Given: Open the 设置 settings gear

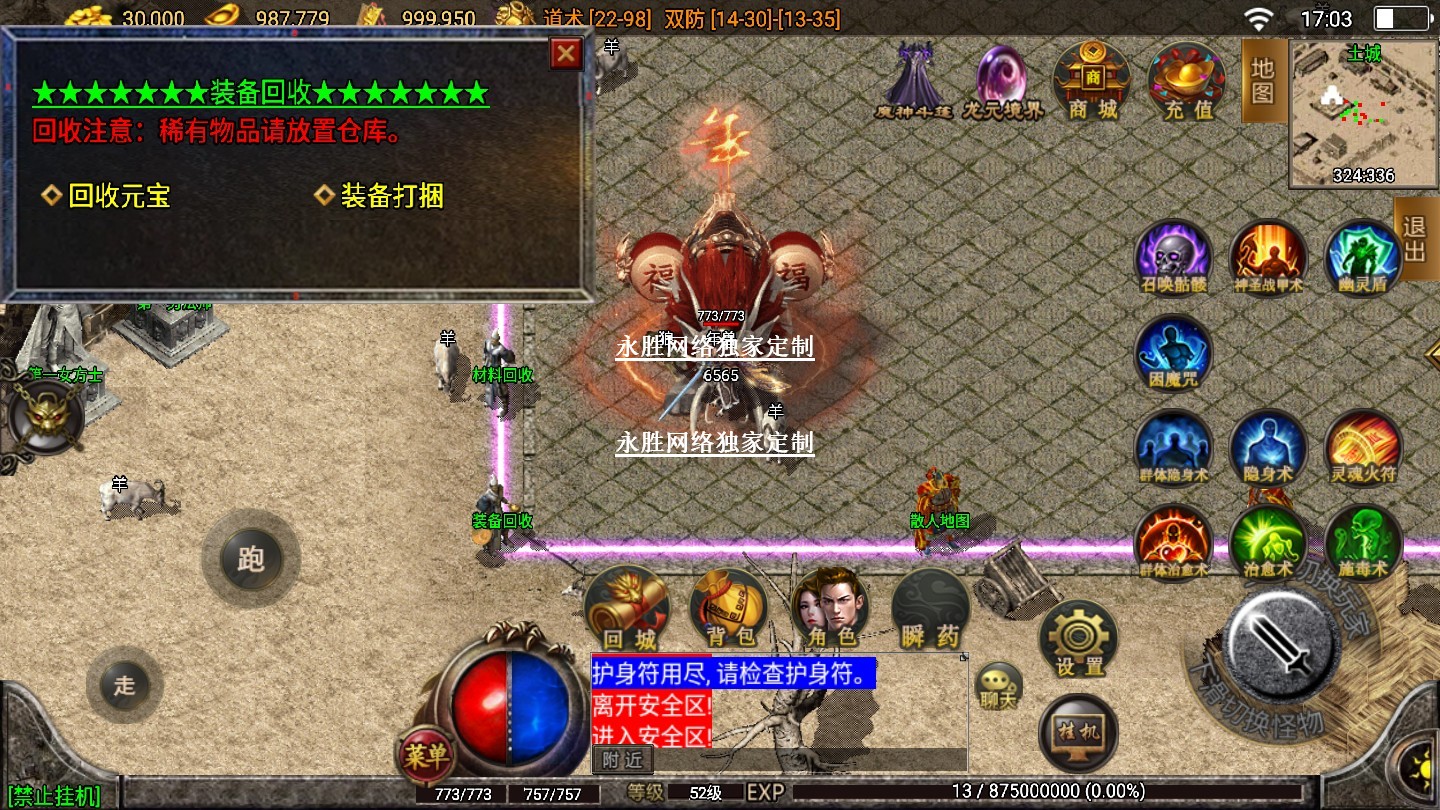Looking at the screenshot, I should point(1078,640).
